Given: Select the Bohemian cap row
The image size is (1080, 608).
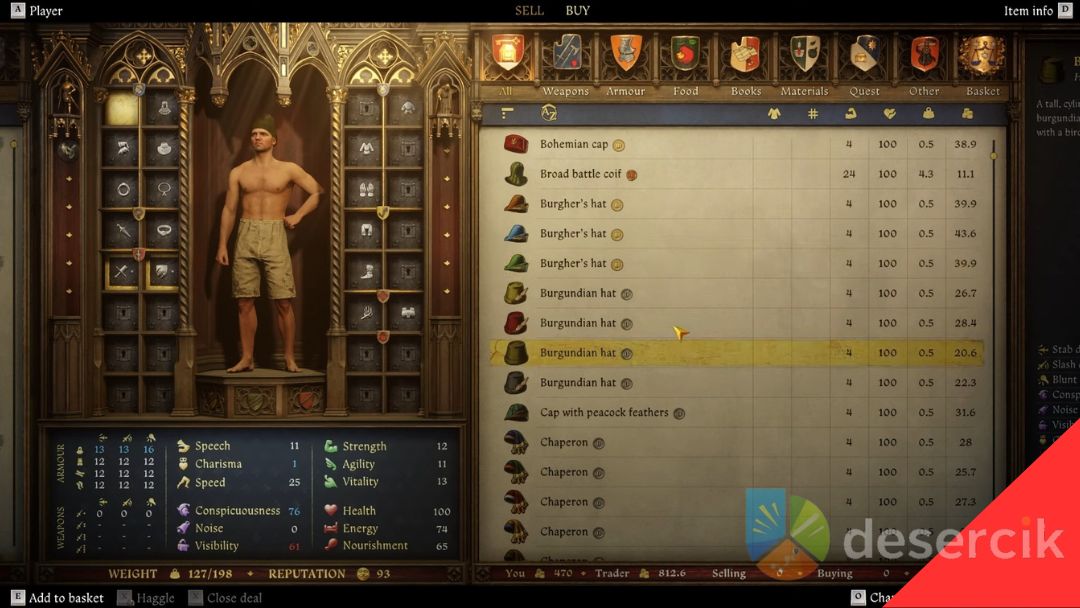Looking at the screenshot, I should [574, 144].
